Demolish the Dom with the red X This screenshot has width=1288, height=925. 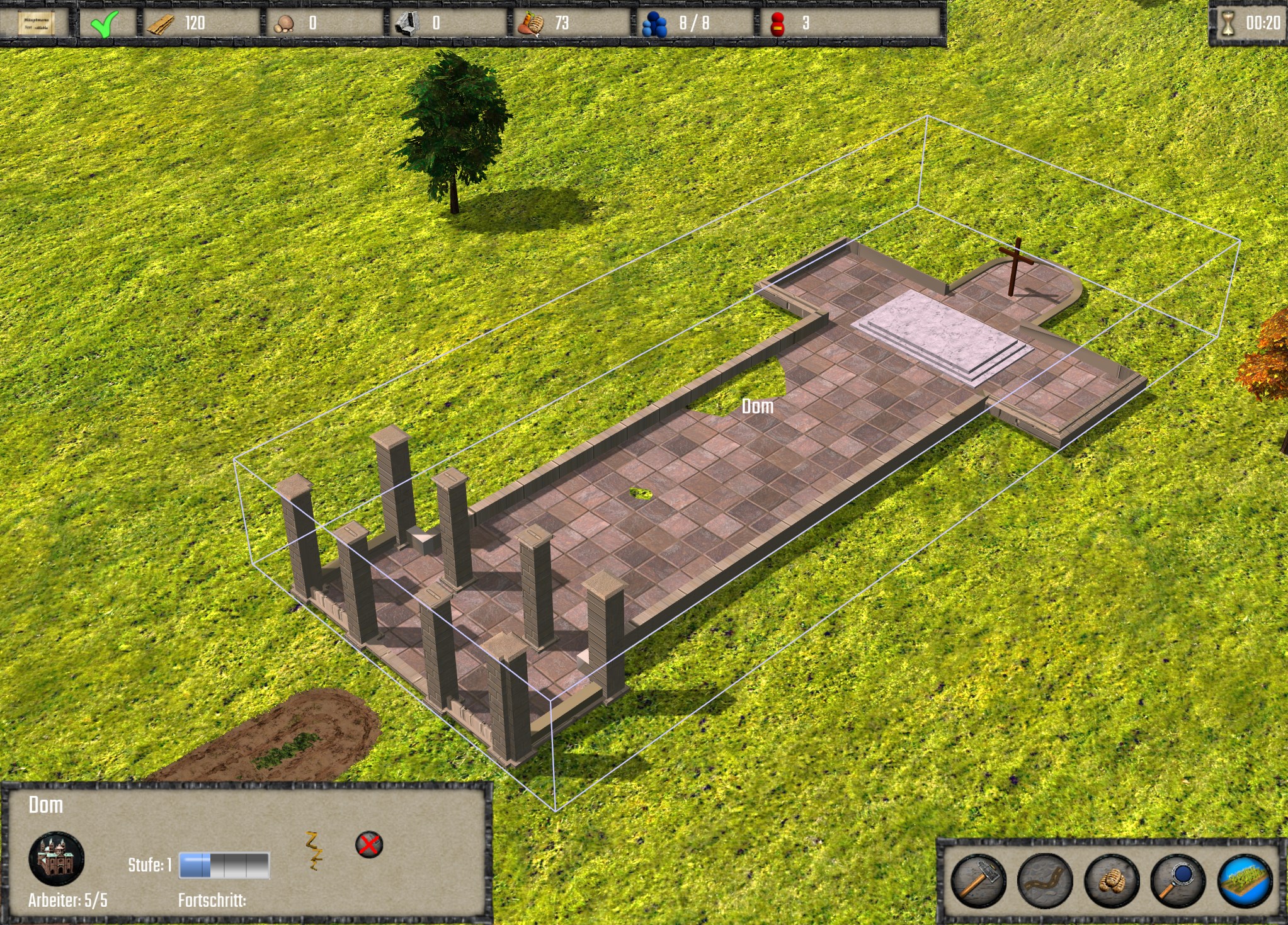click(369, 844)
